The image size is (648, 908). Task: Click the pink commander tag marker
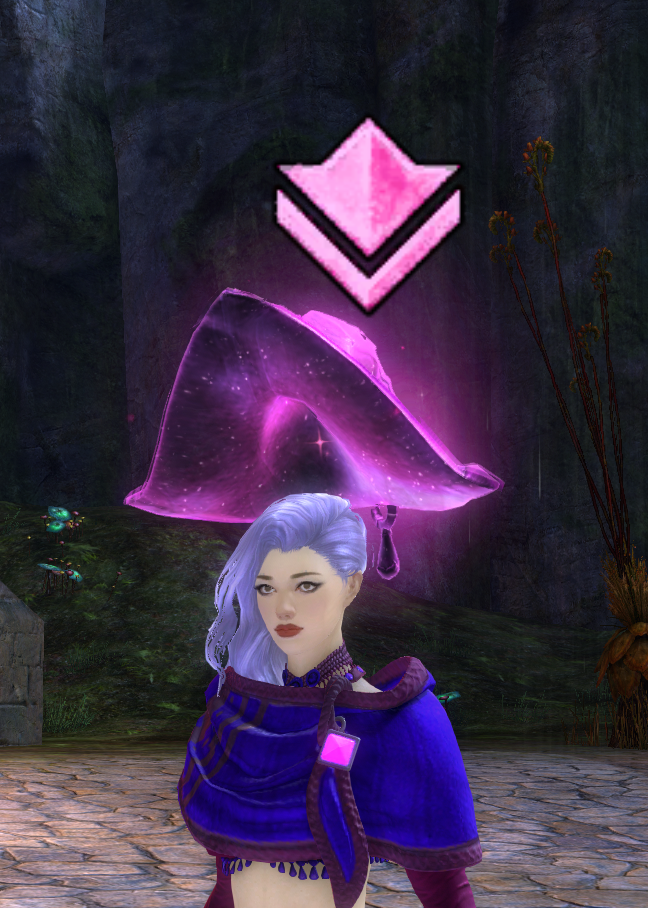(368, 211)
